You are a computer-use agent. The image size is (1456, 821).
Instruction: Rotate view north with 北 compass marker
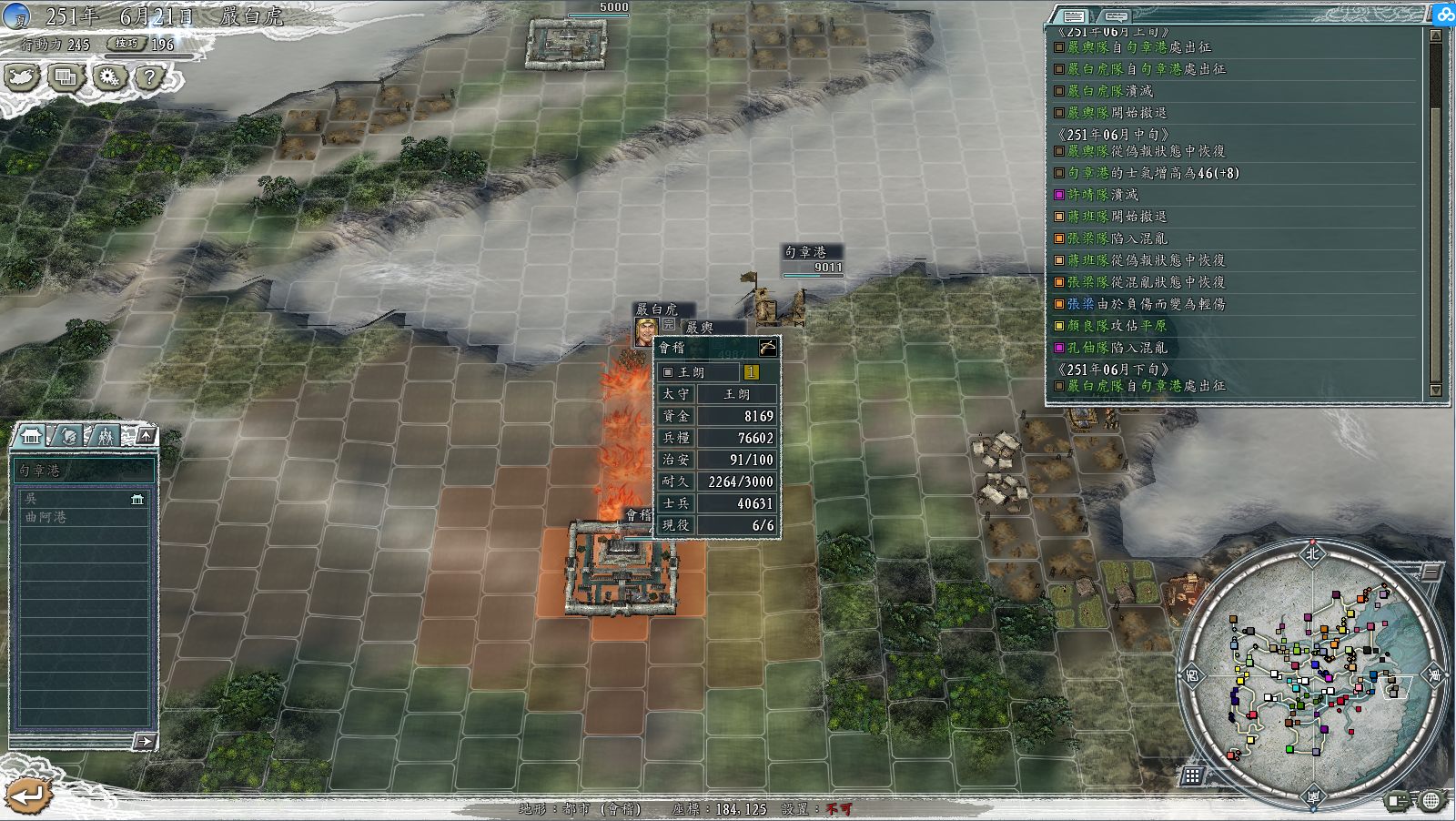(1312, 553)
